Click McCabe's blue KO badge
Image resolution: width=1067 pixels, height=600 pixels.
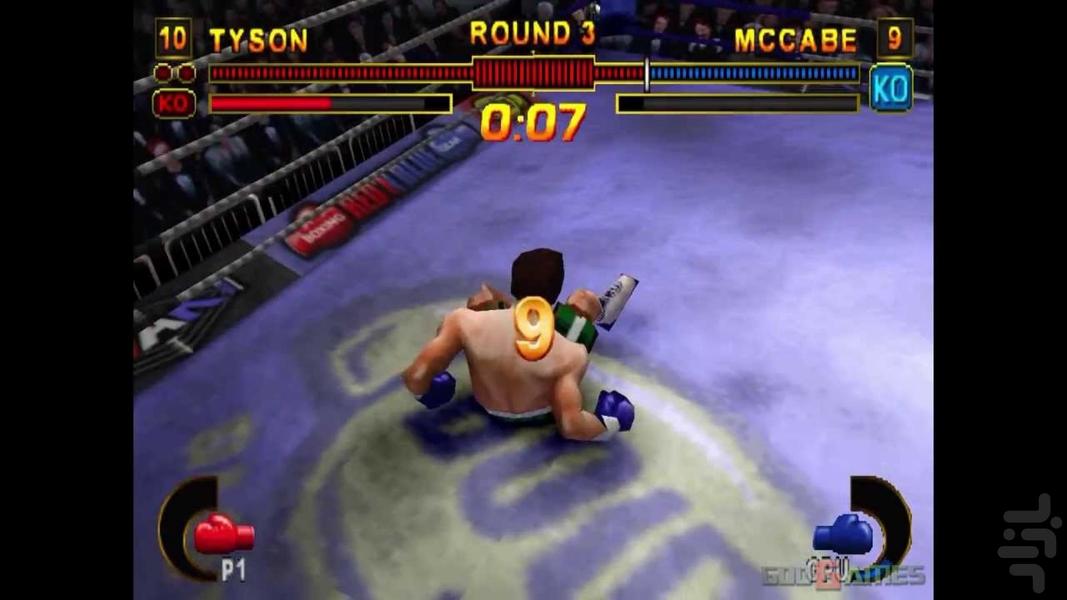pyautogui.click(x=890, y=88)
